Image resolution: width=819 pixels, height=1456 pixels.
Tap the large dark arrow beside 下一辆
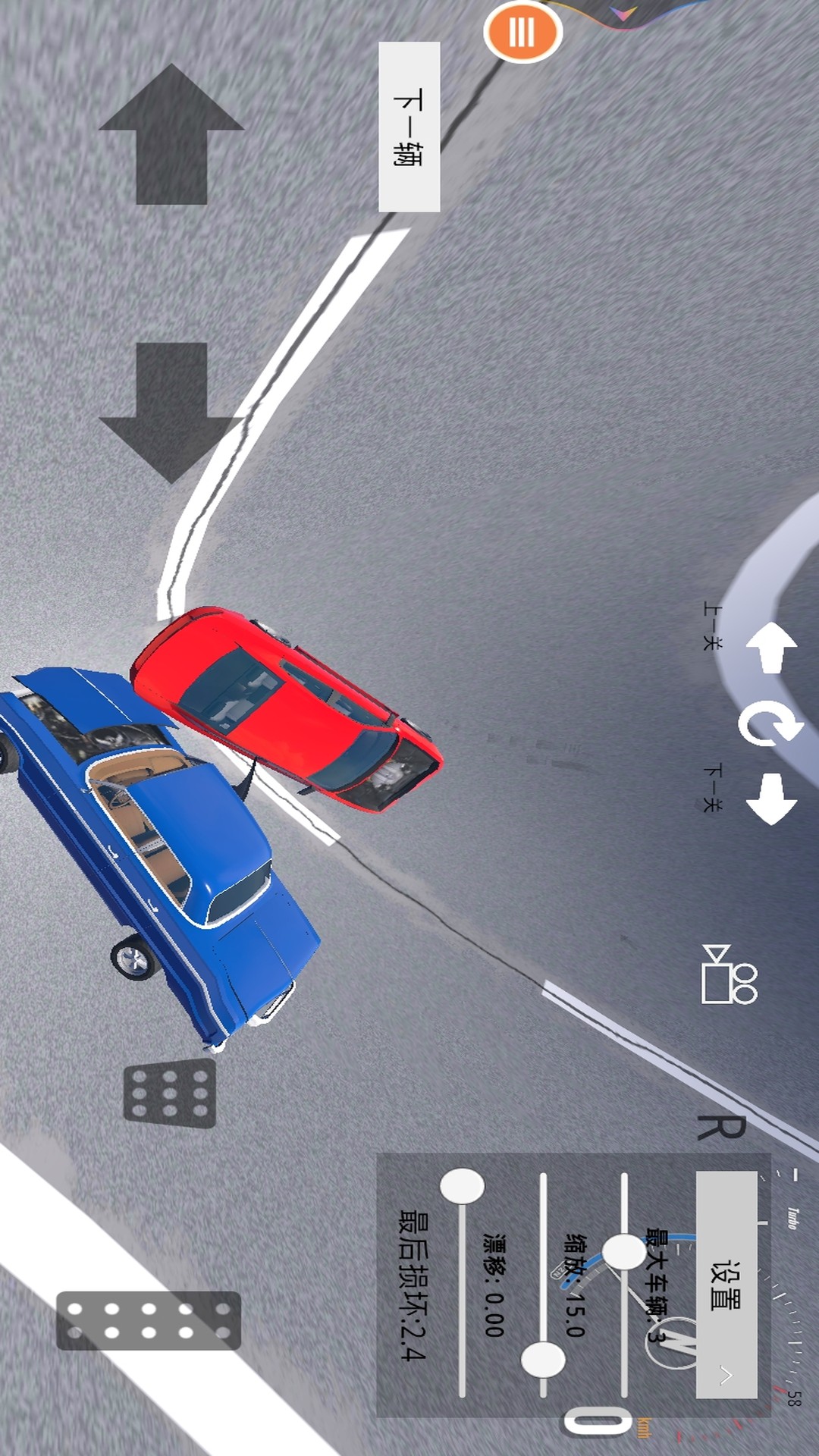[171, 134]
